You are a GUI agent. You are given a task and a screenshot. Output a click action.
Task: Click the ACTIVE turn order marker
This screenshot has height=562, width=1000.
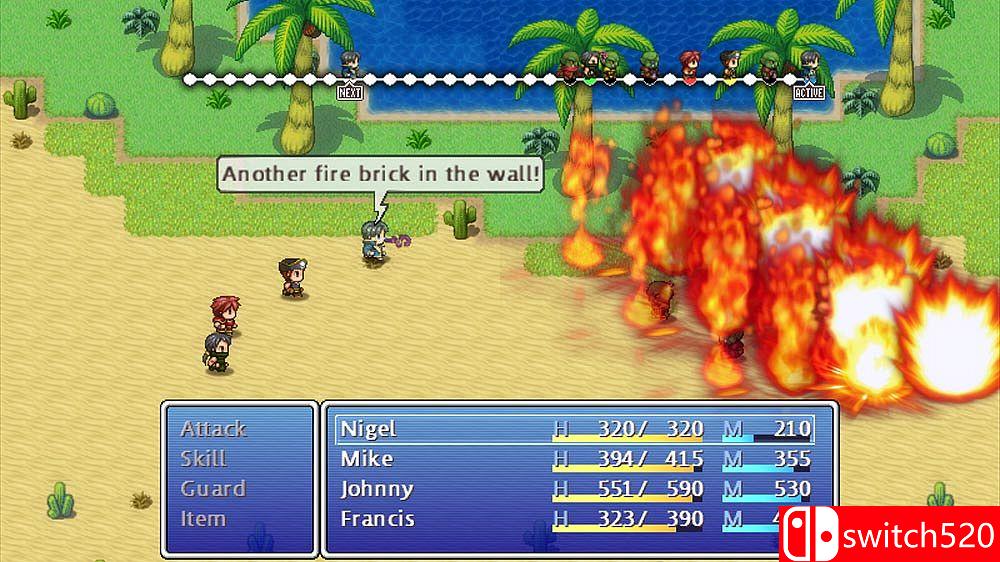pos(809,92)
